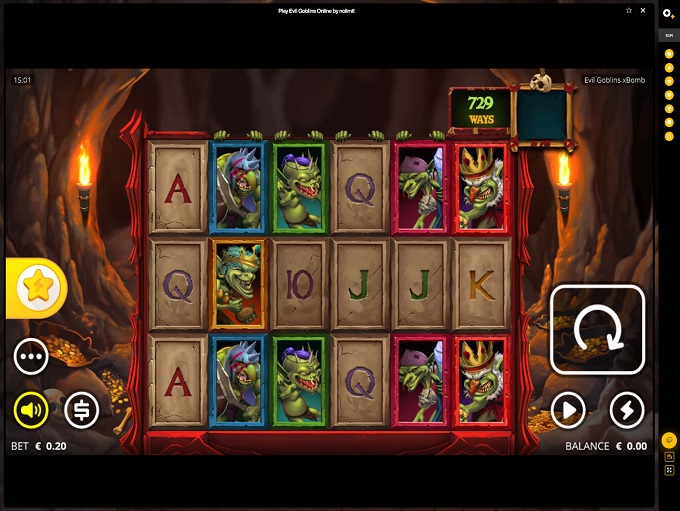Favorite the game with the star outline
Screen dimensions: 680x511
[x=628, y=10]
